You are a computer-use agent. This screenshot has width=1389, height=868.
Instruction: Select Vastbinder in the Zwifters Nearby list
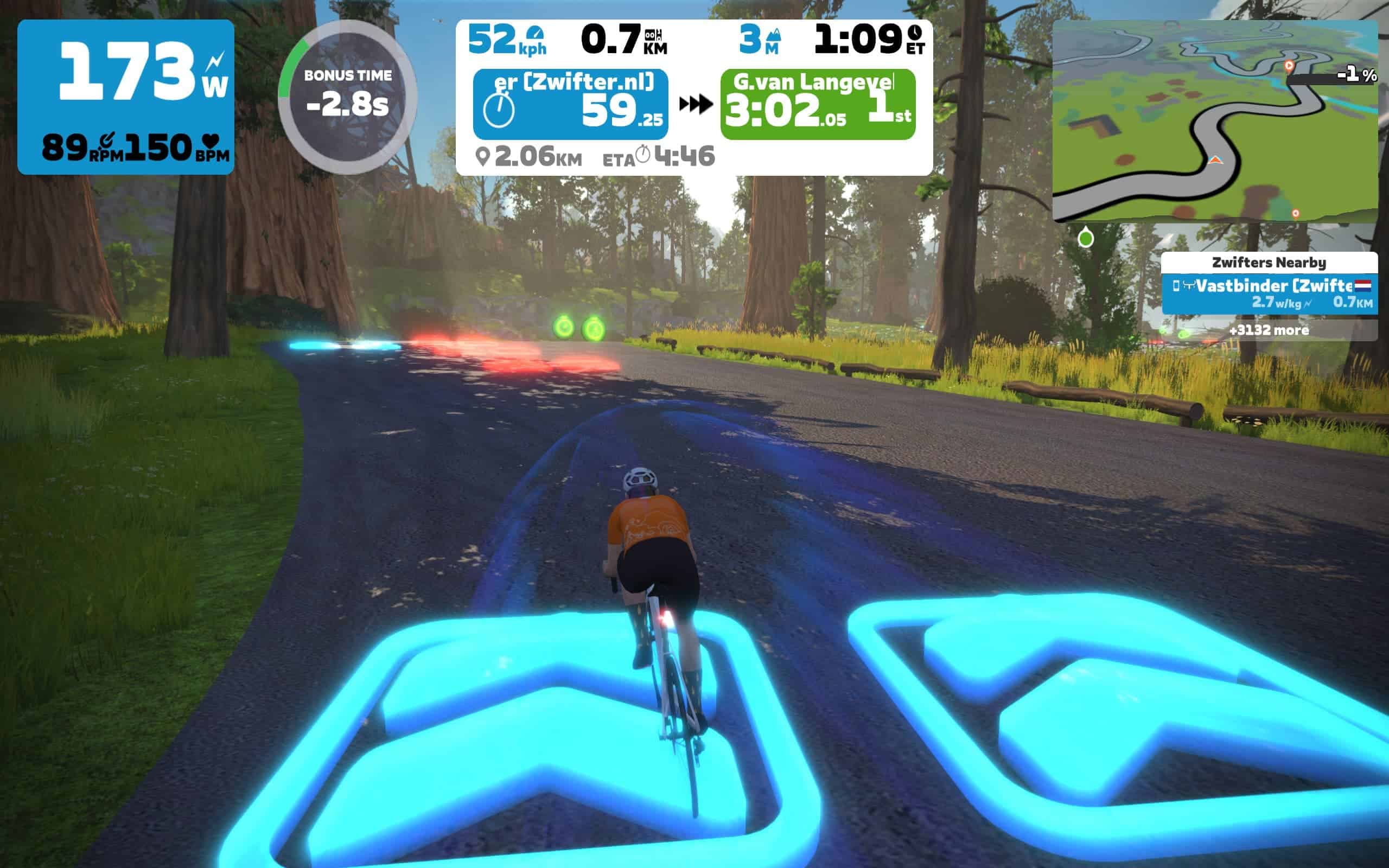1269,293
